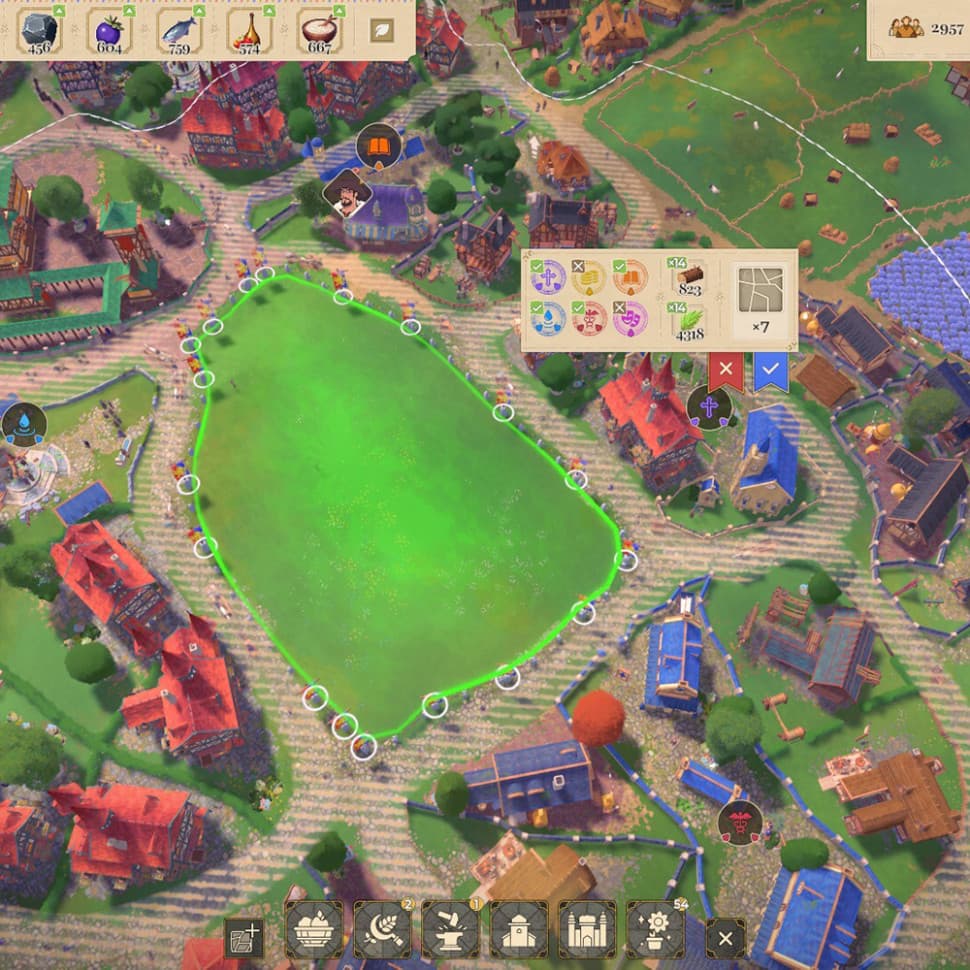The width and height of the screenshot is (970, 970).
Task: Click the add-district plot button
Action: pyautogui.click(x=244, y=938)
